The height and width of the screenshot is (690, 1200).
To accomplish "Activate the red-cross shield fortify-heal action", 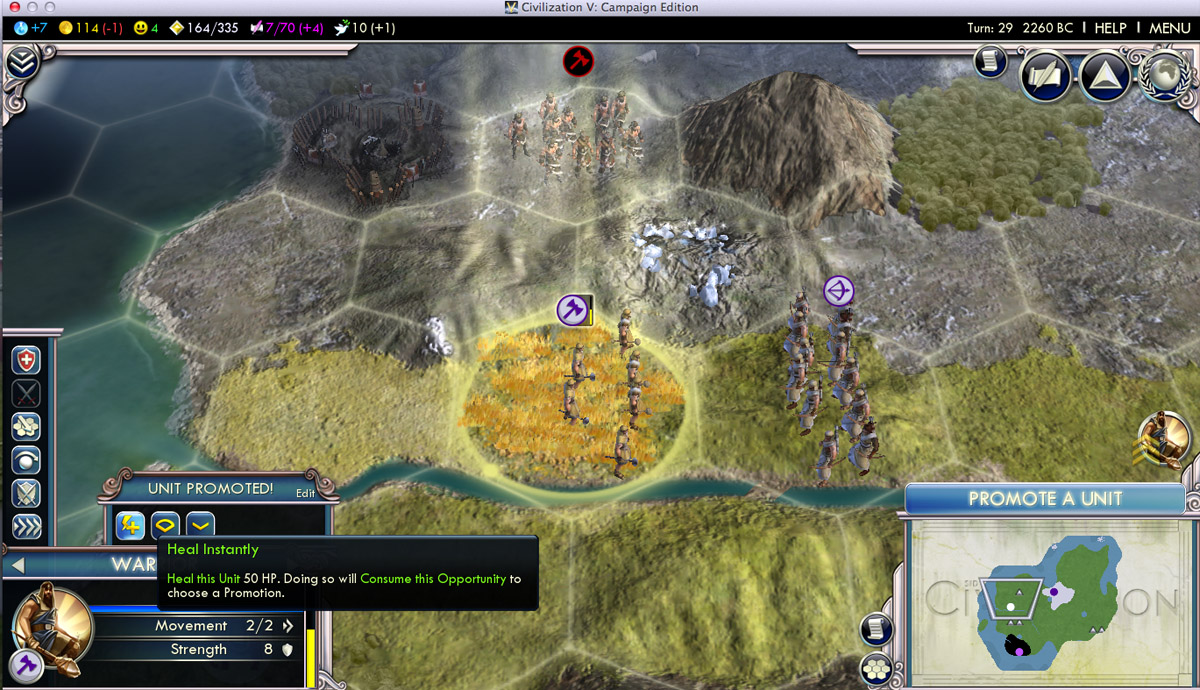I will pyautogui.click(x=26, y=360).
